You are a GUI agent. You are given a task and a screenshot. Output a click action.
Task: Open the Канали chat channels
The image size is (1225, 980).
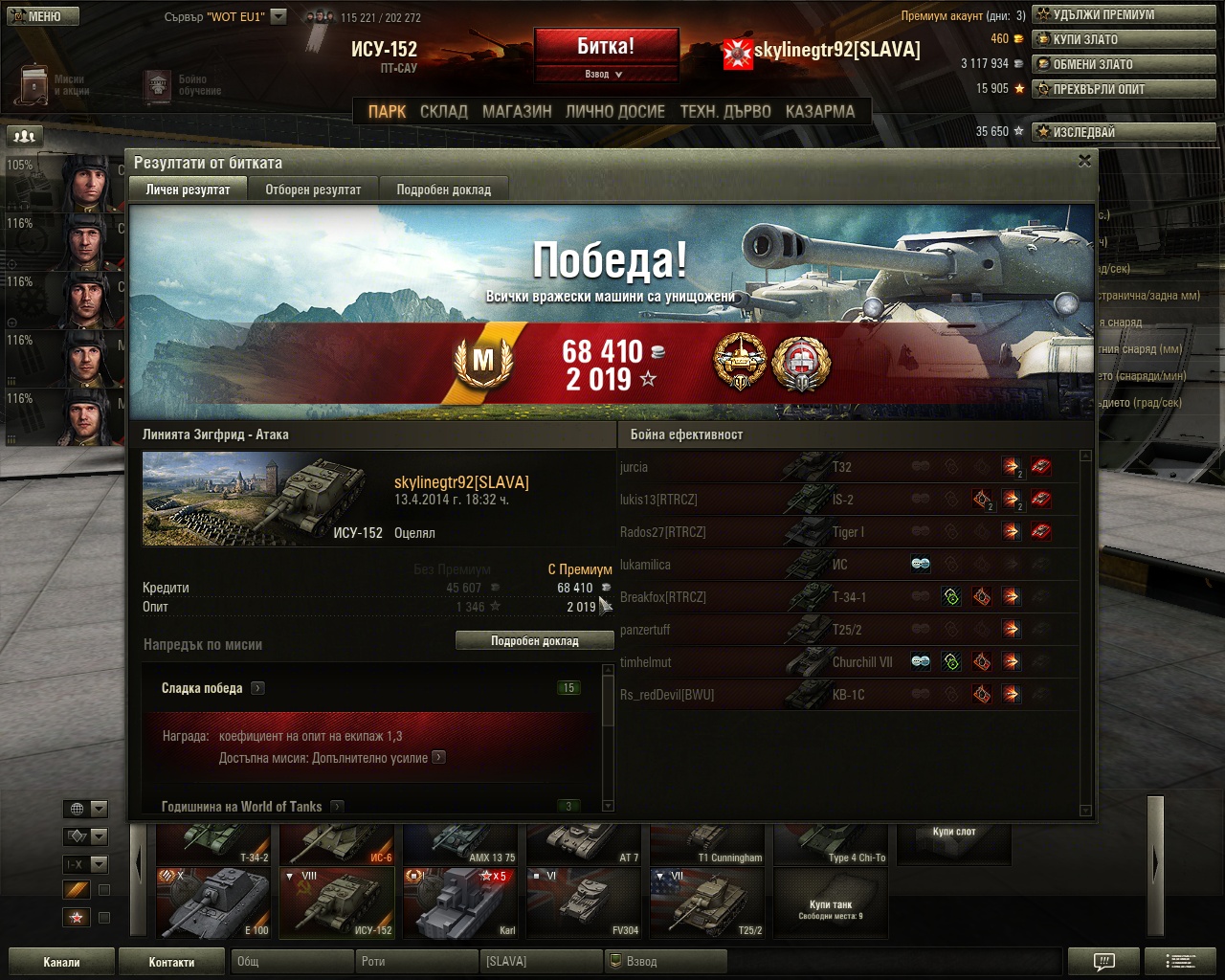coord(61,962)
